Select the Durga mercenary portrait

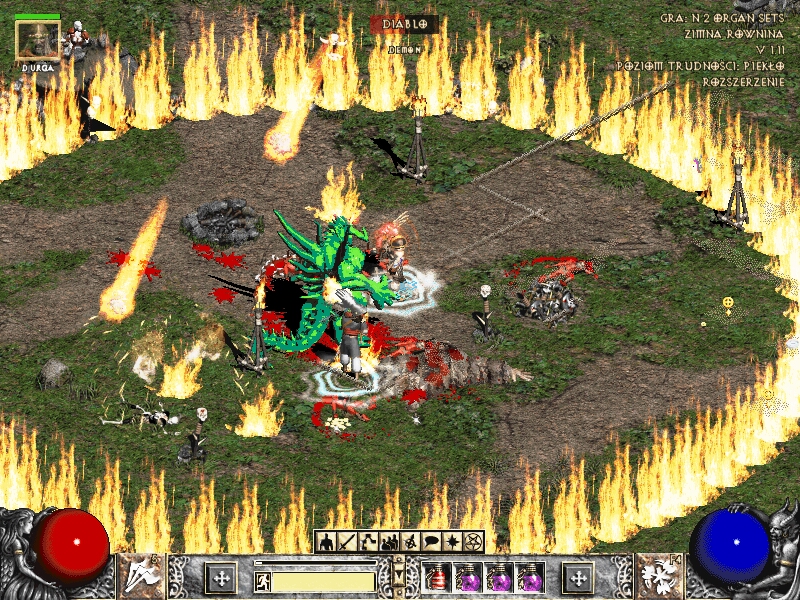click(38, 38)
